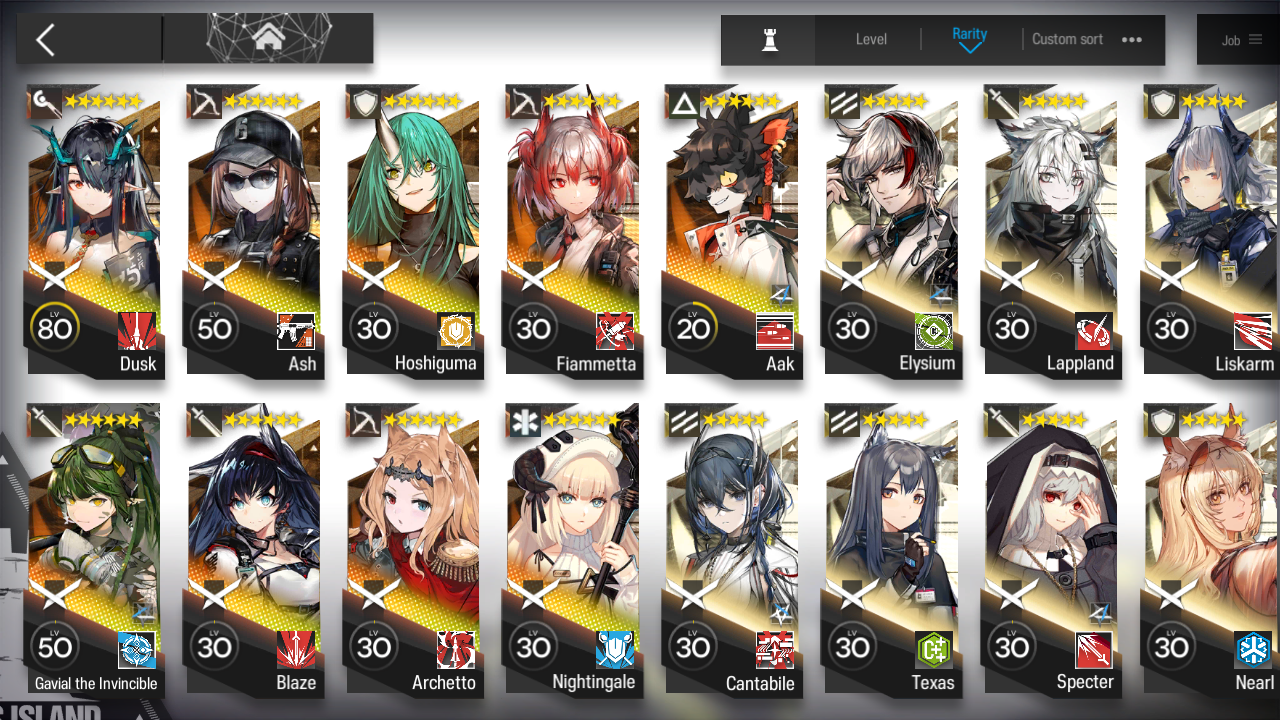Viewport: 1280px width, 720px height.
Task: Click Dusk's level progress ring
Action: [55, 326]
